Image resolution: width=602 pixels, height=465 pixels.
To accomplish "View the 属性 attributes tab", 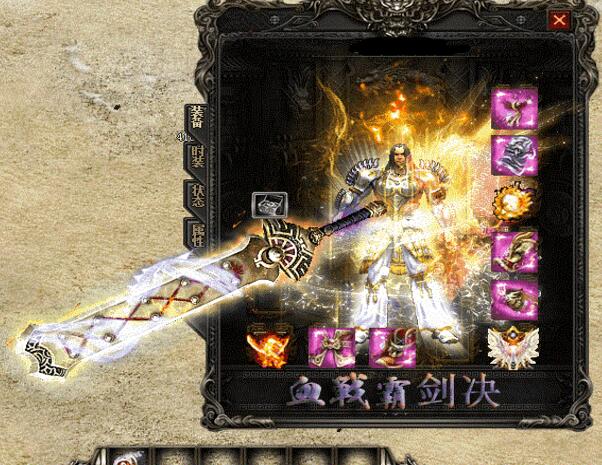I will (197, 233).
